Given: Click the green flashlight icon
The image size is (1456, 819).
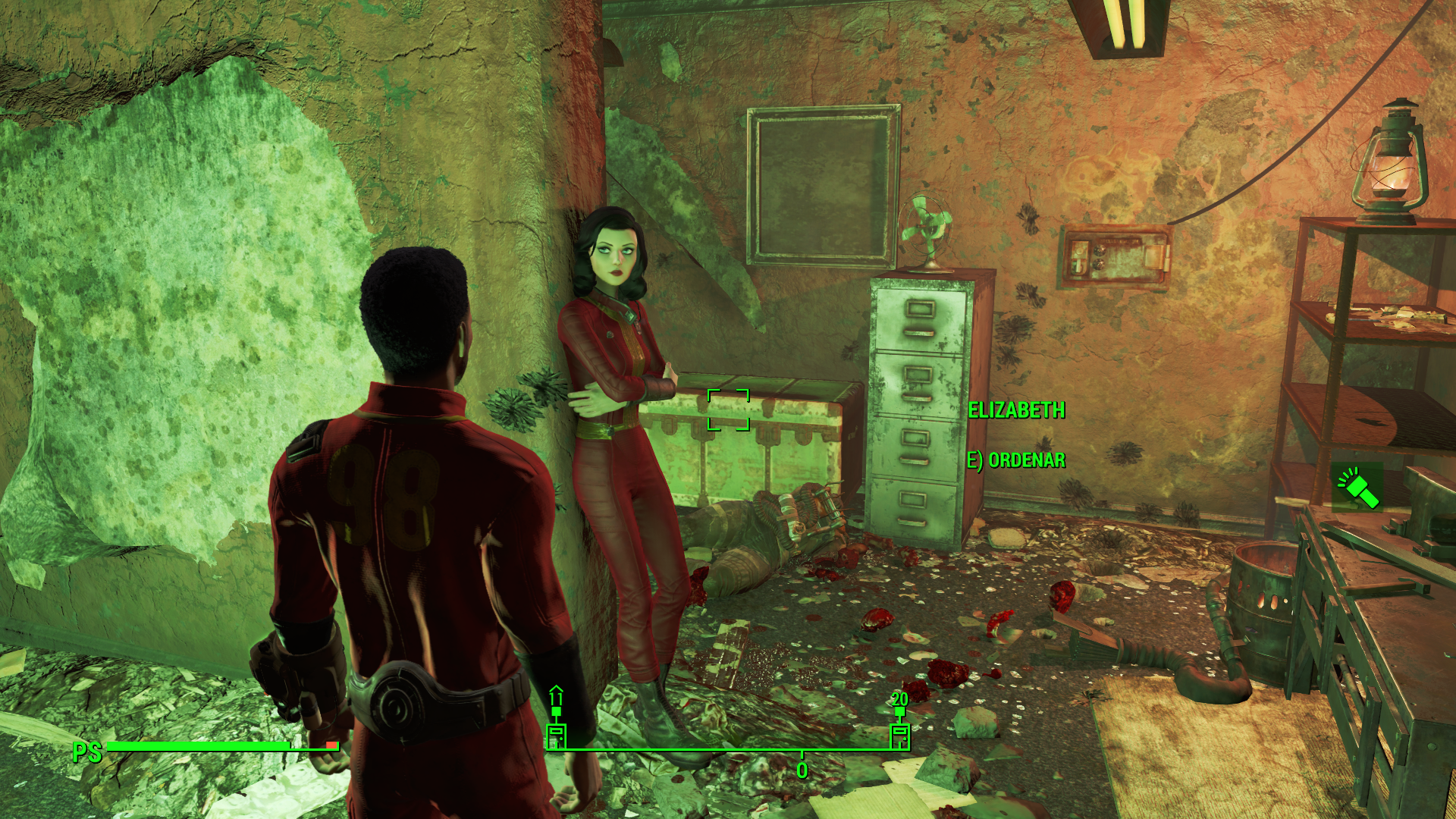Looking at the screenshot, I should tap(1357, 487).
